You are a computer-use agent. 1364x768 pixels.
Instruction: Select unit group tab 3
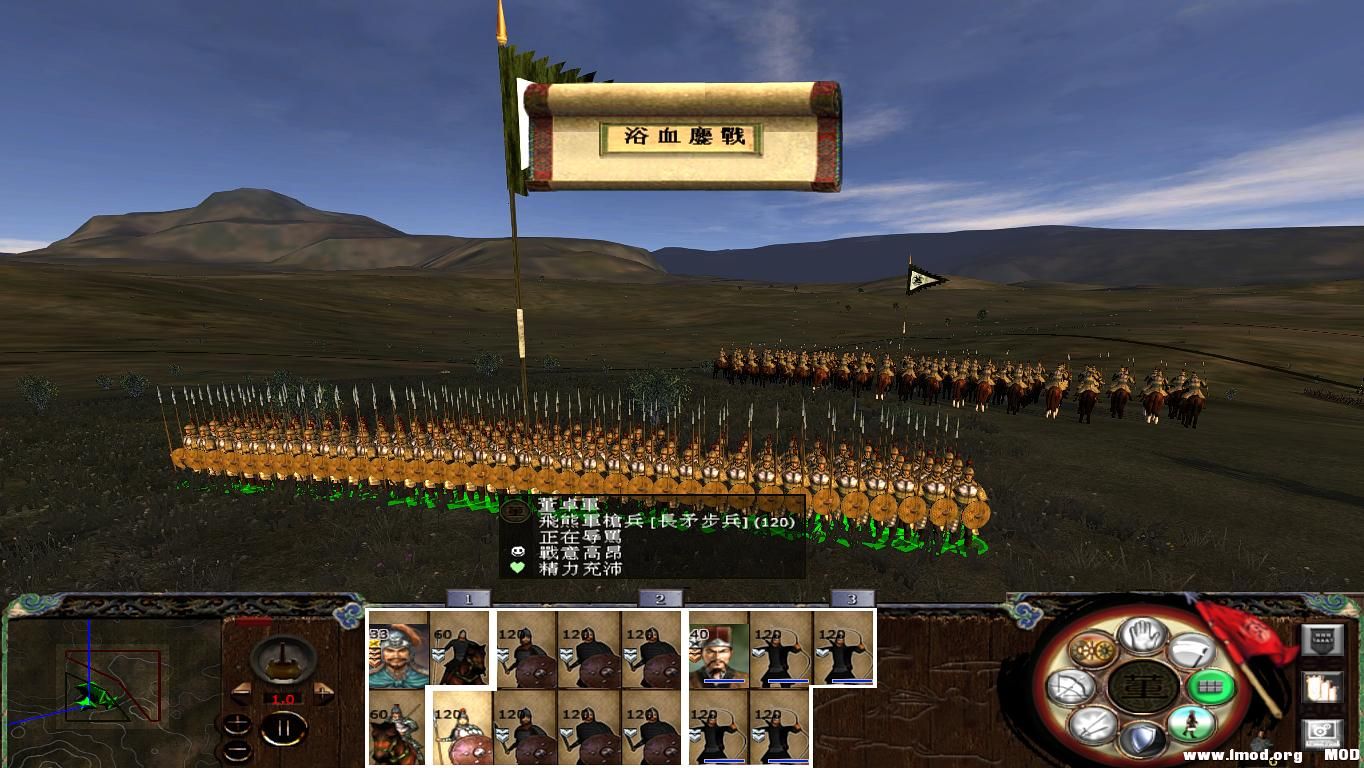[851, 601]
